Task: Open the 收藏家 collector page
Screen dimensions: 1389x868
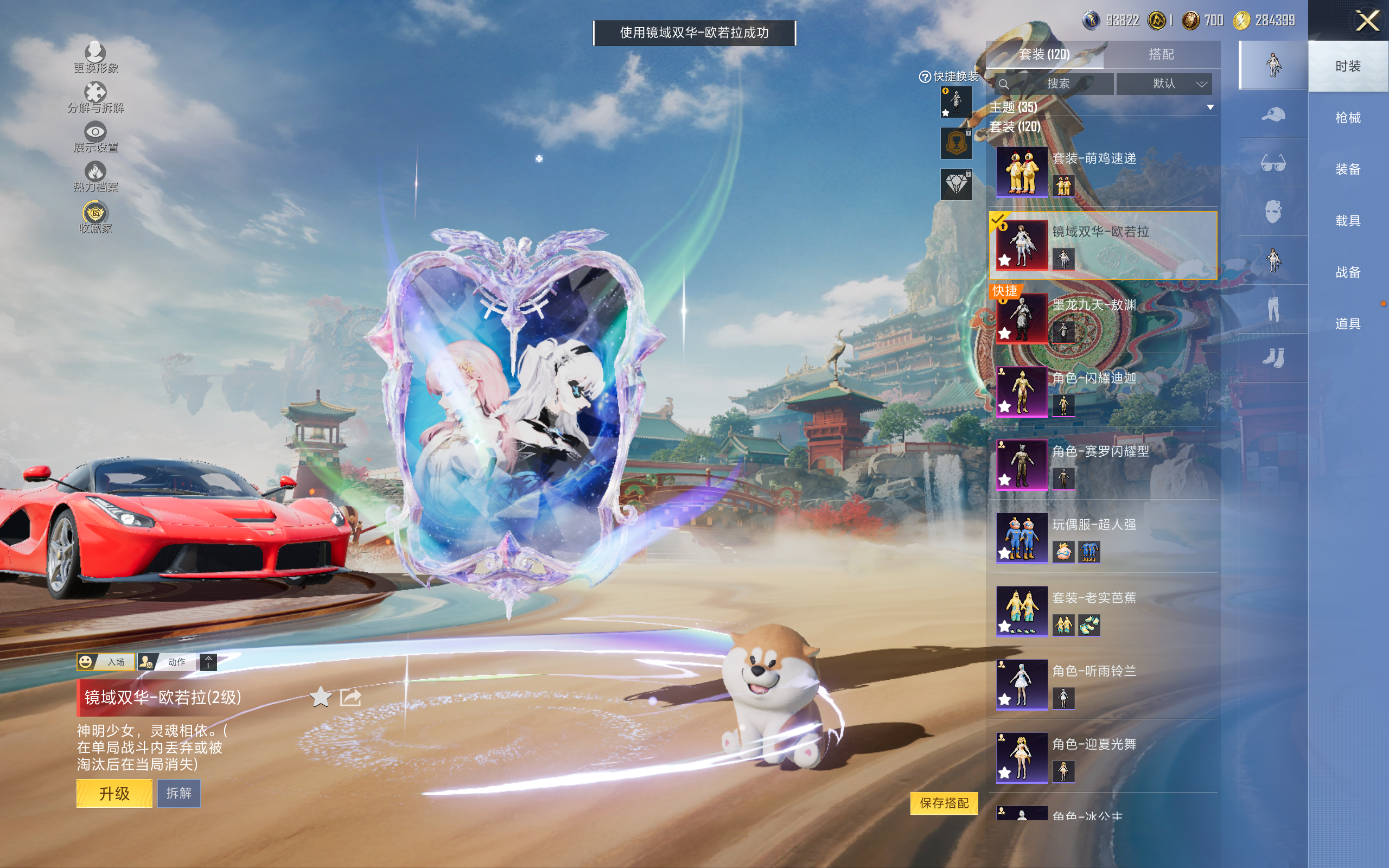Action: (95, 218)
